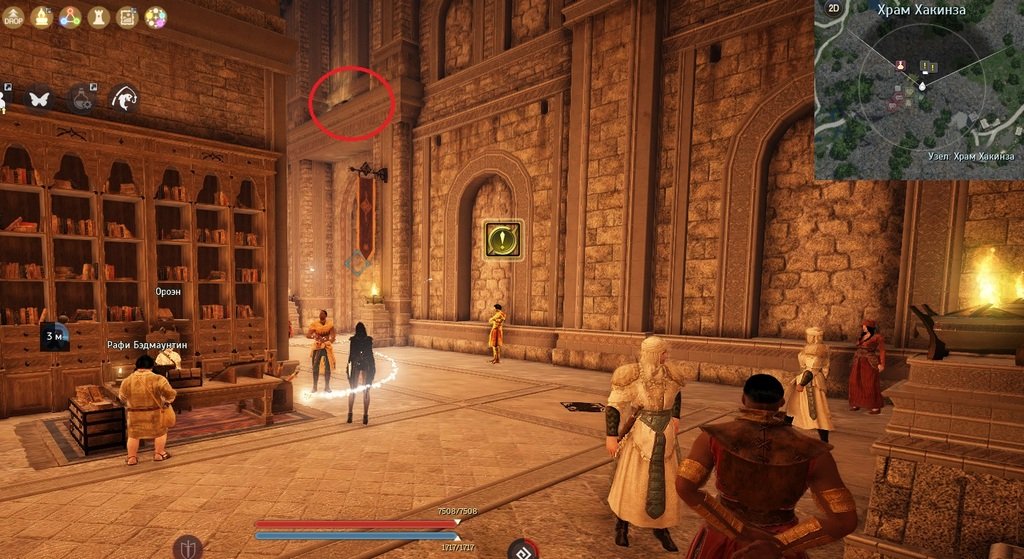Start fishing with the fish hook icon
1024x559 pixels.
coord(124,98)
